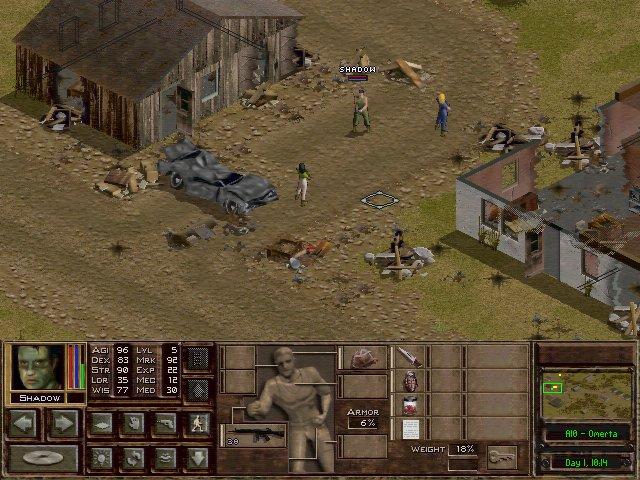
Task: Click the oval done button below the arrows
Action: [x=43, y=459]
